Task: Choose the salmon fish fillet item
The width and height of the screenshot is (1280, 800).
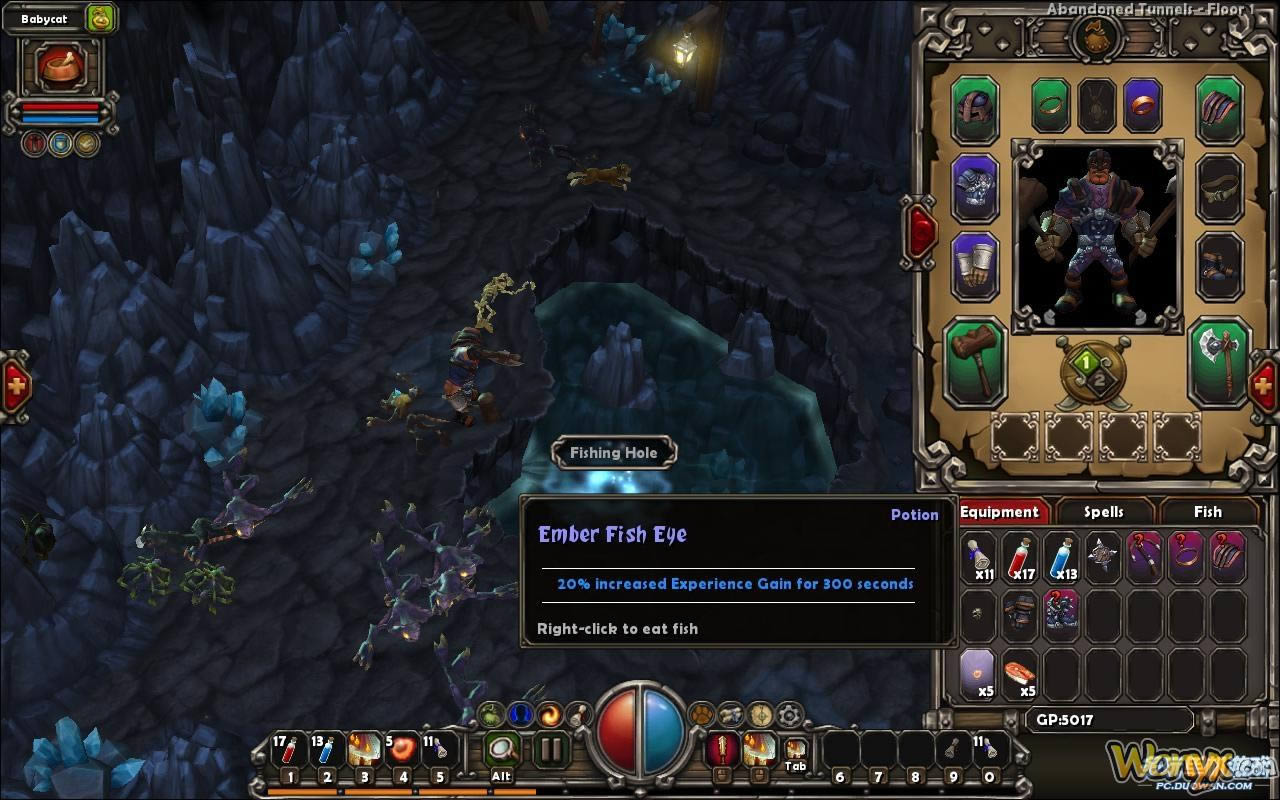Action: (1020, 673)
